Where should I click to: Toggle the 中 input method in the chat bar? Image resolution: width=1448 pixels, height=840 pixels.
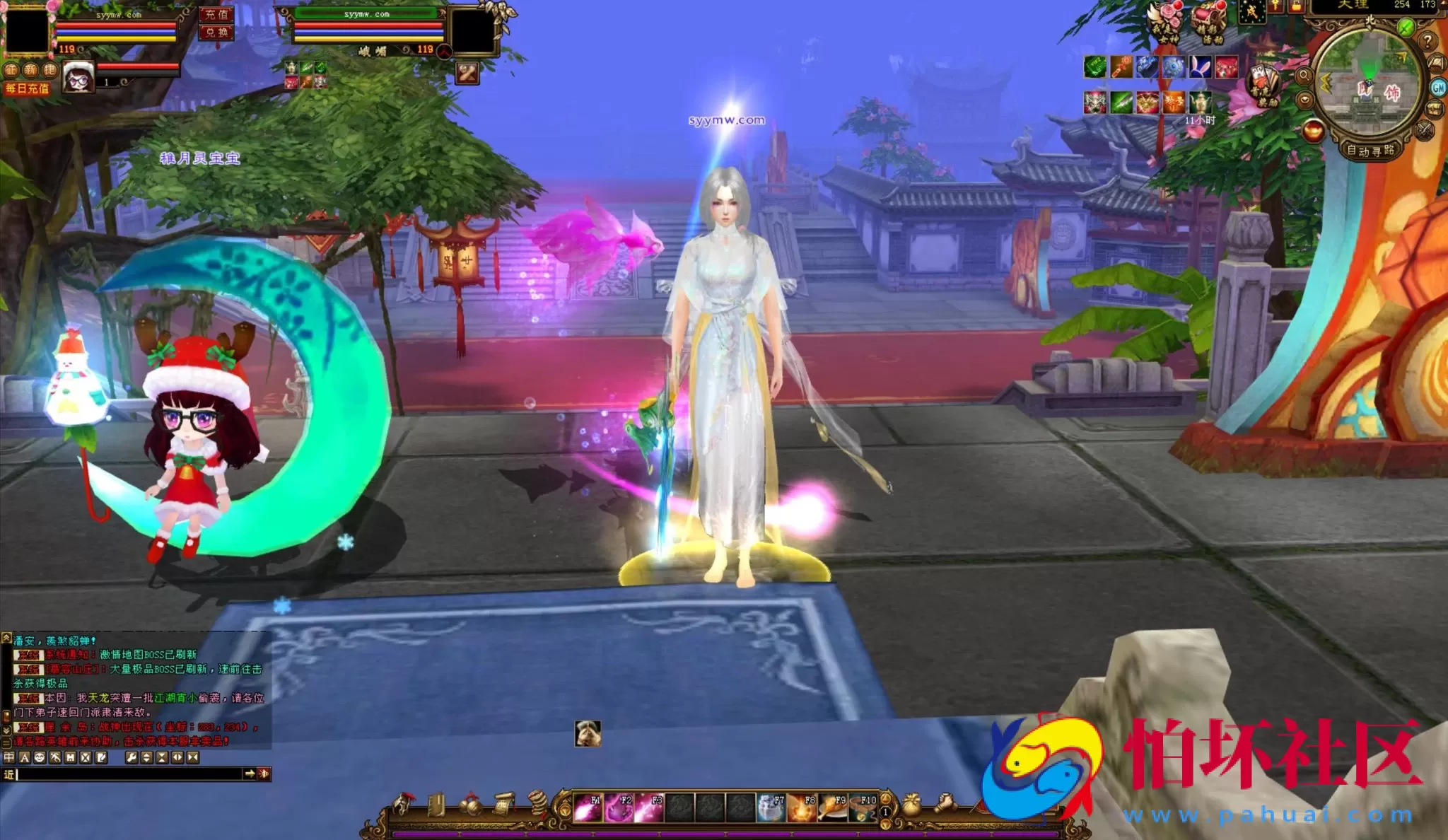click(x=9, y=758)
